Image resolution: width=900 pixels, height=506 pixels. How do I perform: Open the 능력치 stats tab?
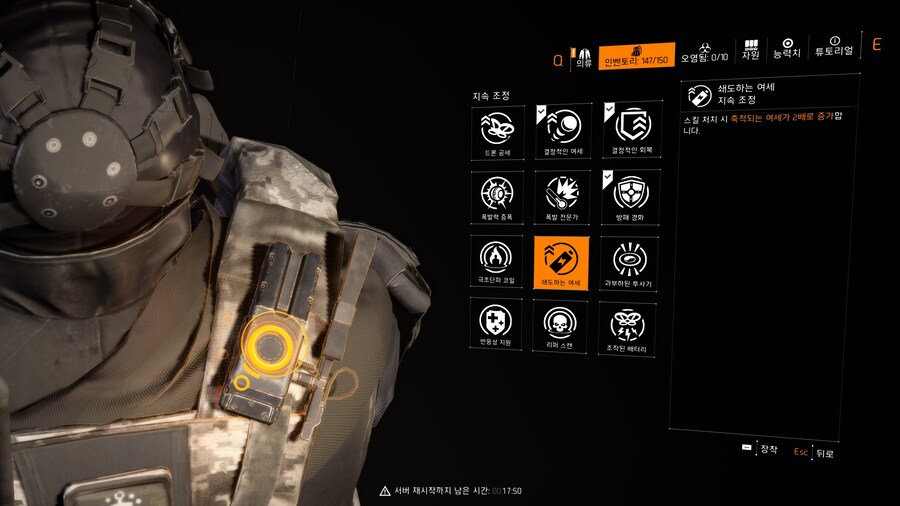[x=787, y=48]
